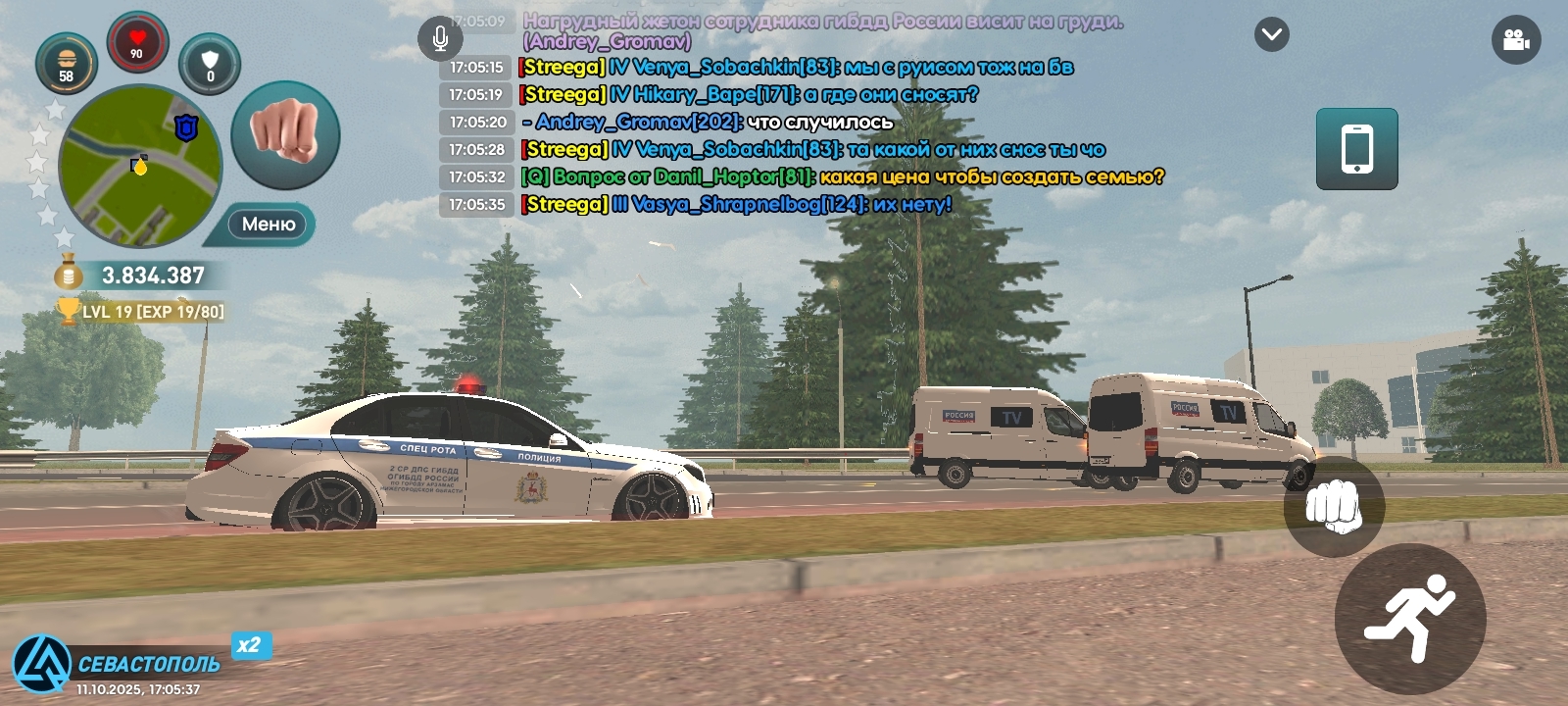Tap the punch attack fist button
Image resolution: width=1568 pixels, height=706 pixels.
(1333, 506)
